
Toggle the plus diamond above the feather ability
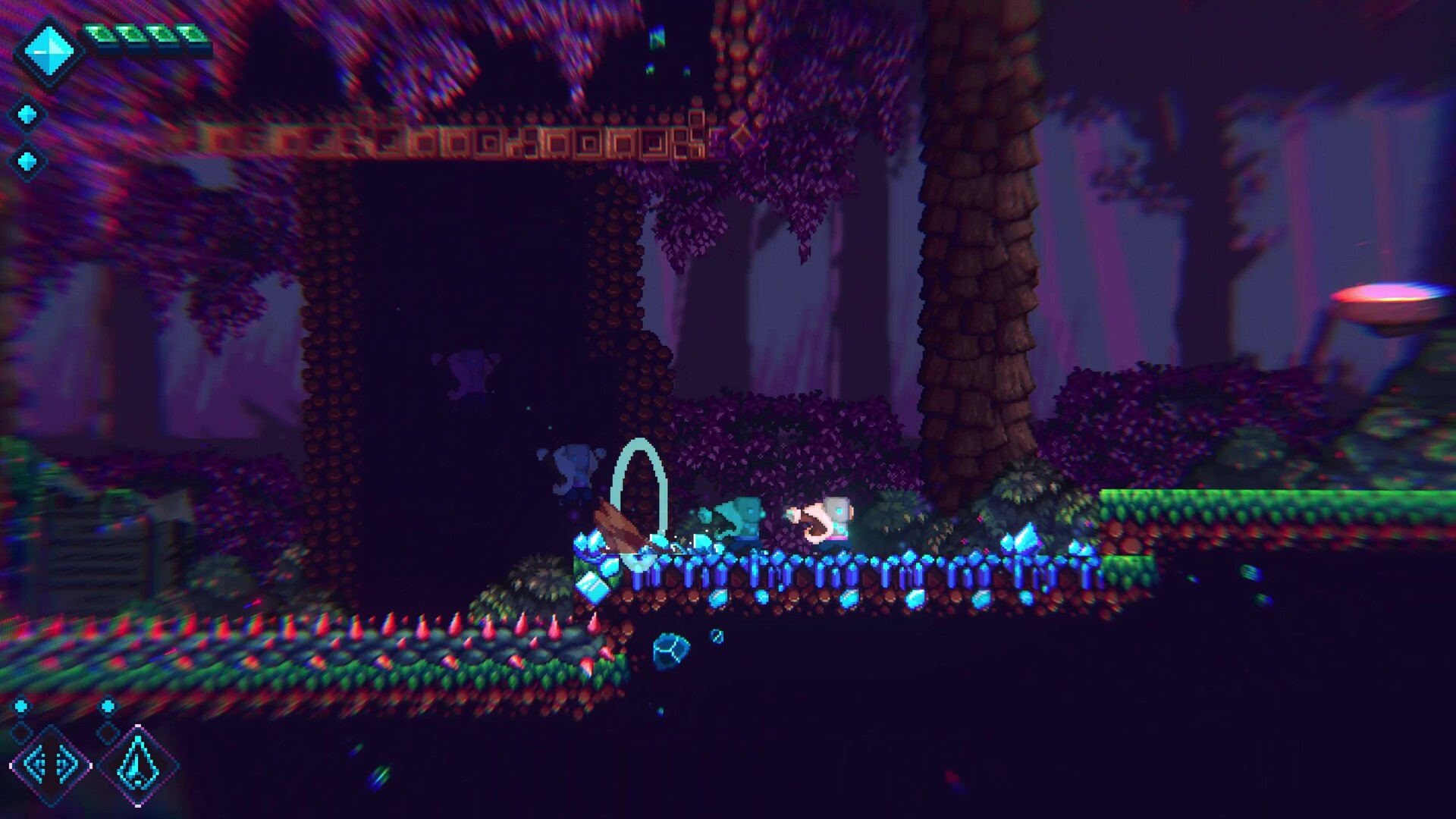pos(107,707)
